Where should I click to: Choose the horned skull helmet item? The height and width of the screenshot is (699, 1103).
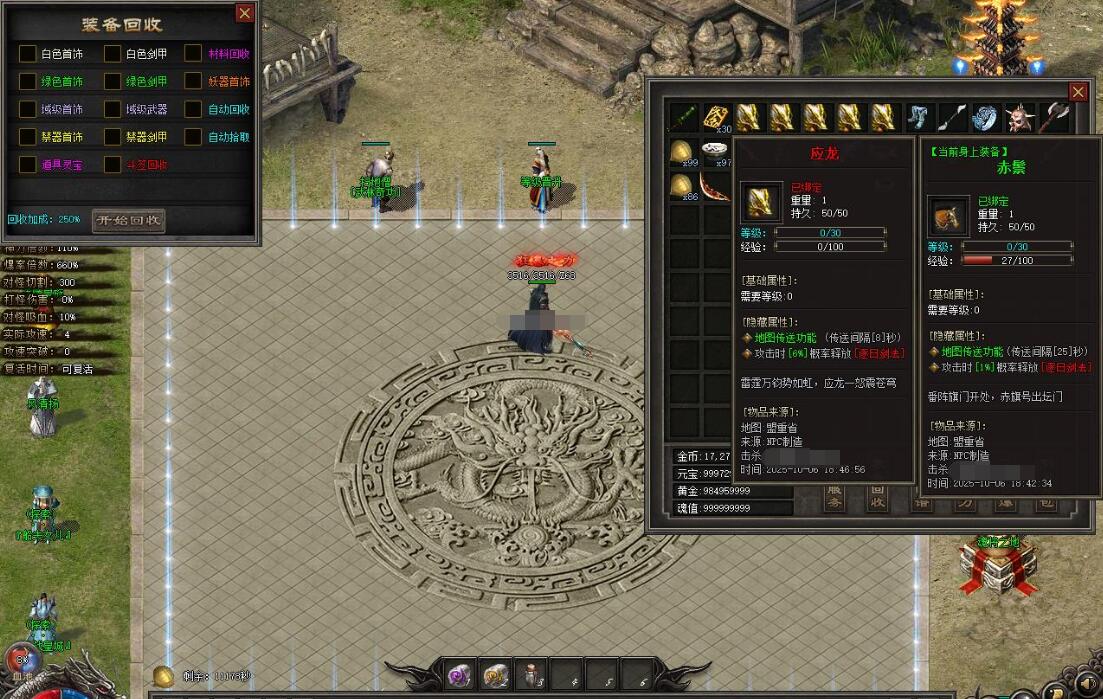[1020, 118]
